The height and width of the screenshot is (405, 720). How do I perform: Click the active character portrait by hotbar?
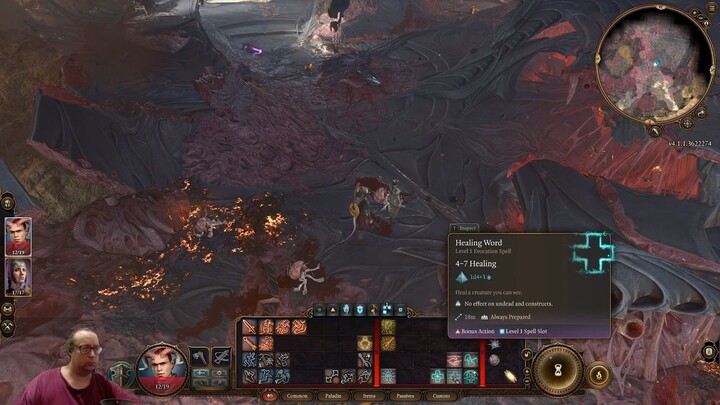click(x=160, y=367)
